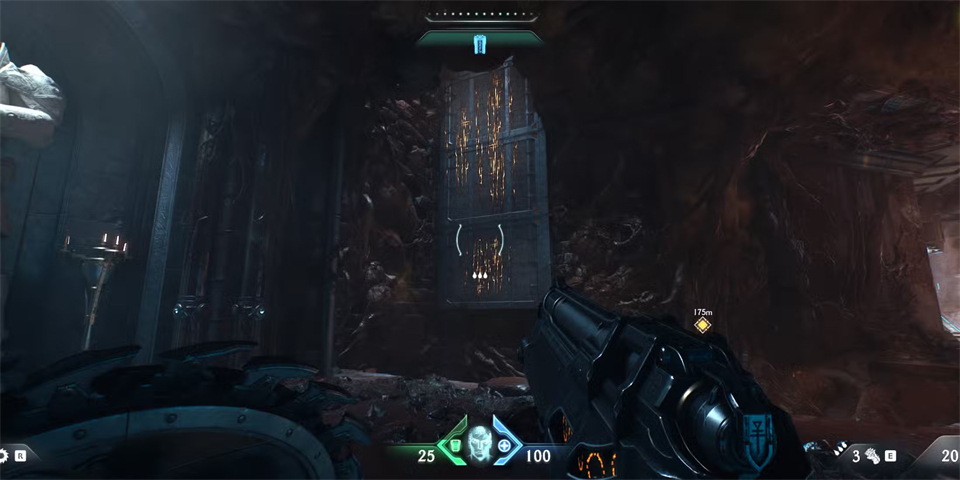Select the yellow diamond objective marker
960x480 pixels.
point(702,324)
